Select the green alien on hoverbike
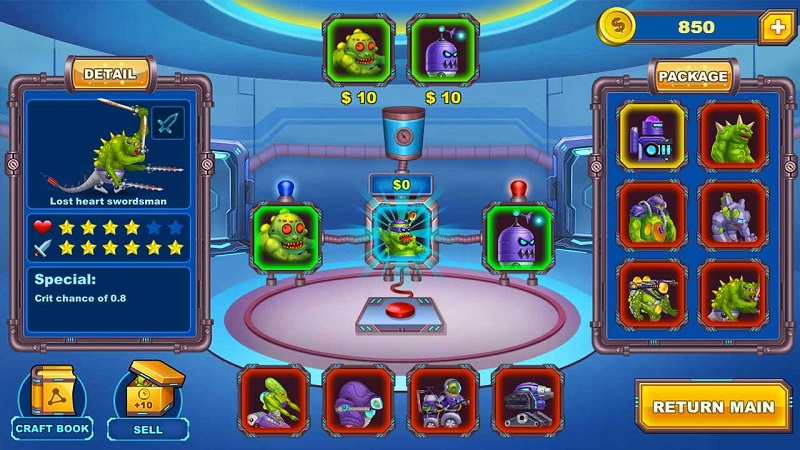 tap(273, 399)
